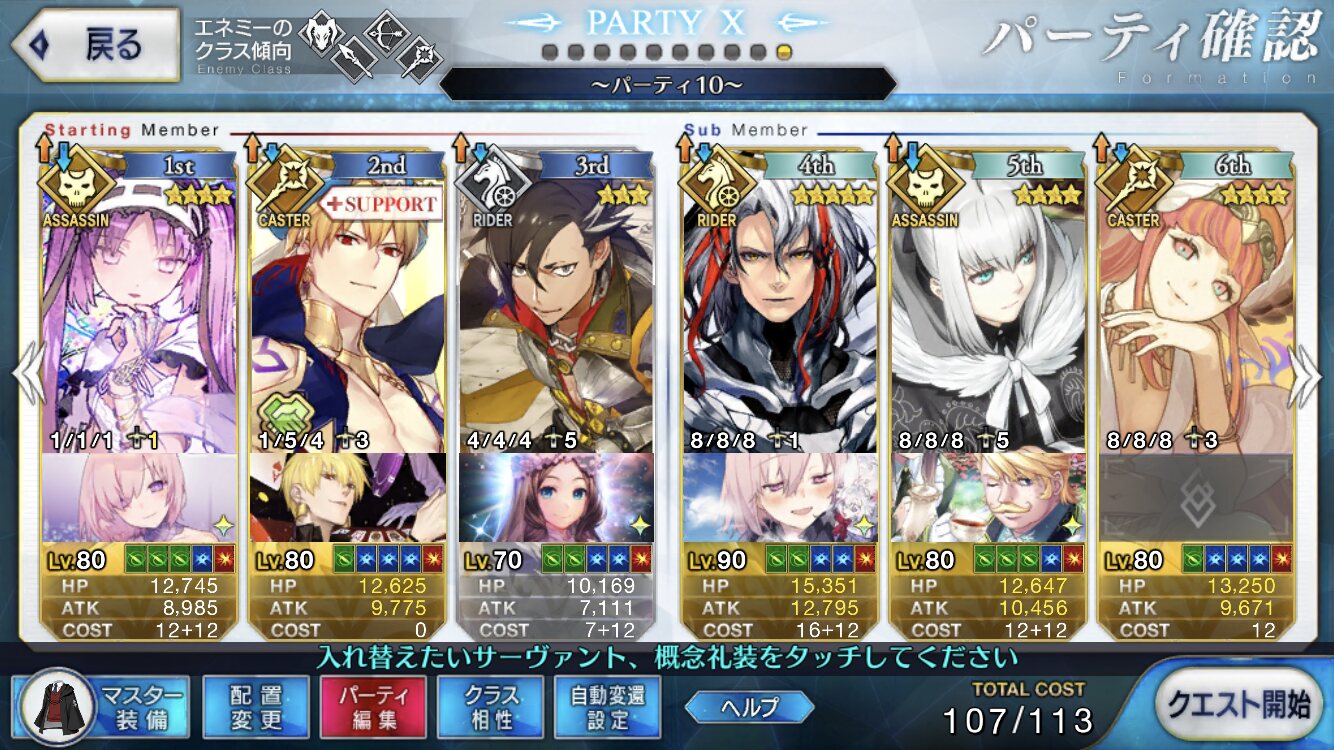1334x750 pixels.
Task: Open パーティ編集 party edit
Action: coord(373,706)
